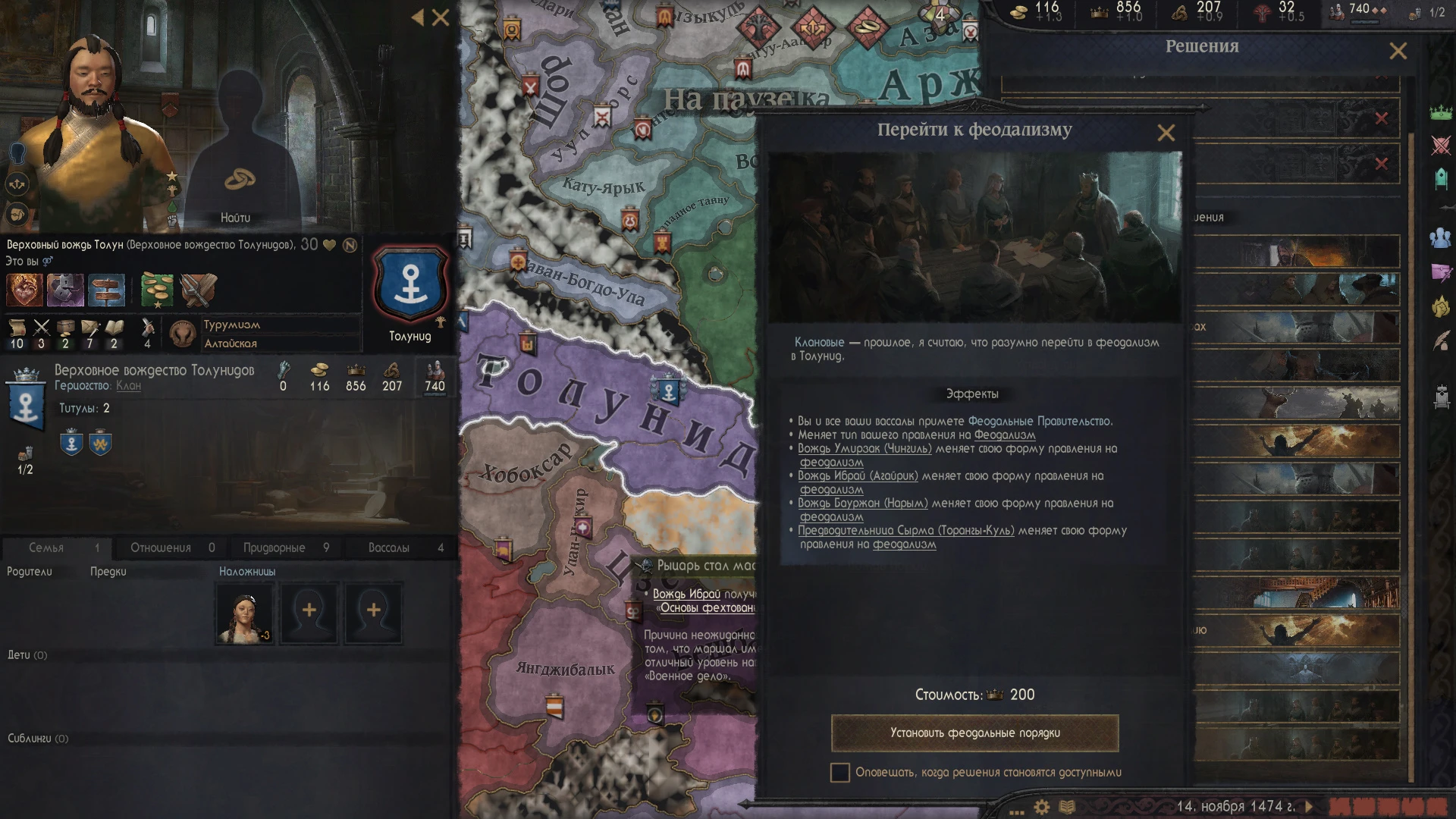
Task: Enable notification when decisions become available
Action: point(840,773)
